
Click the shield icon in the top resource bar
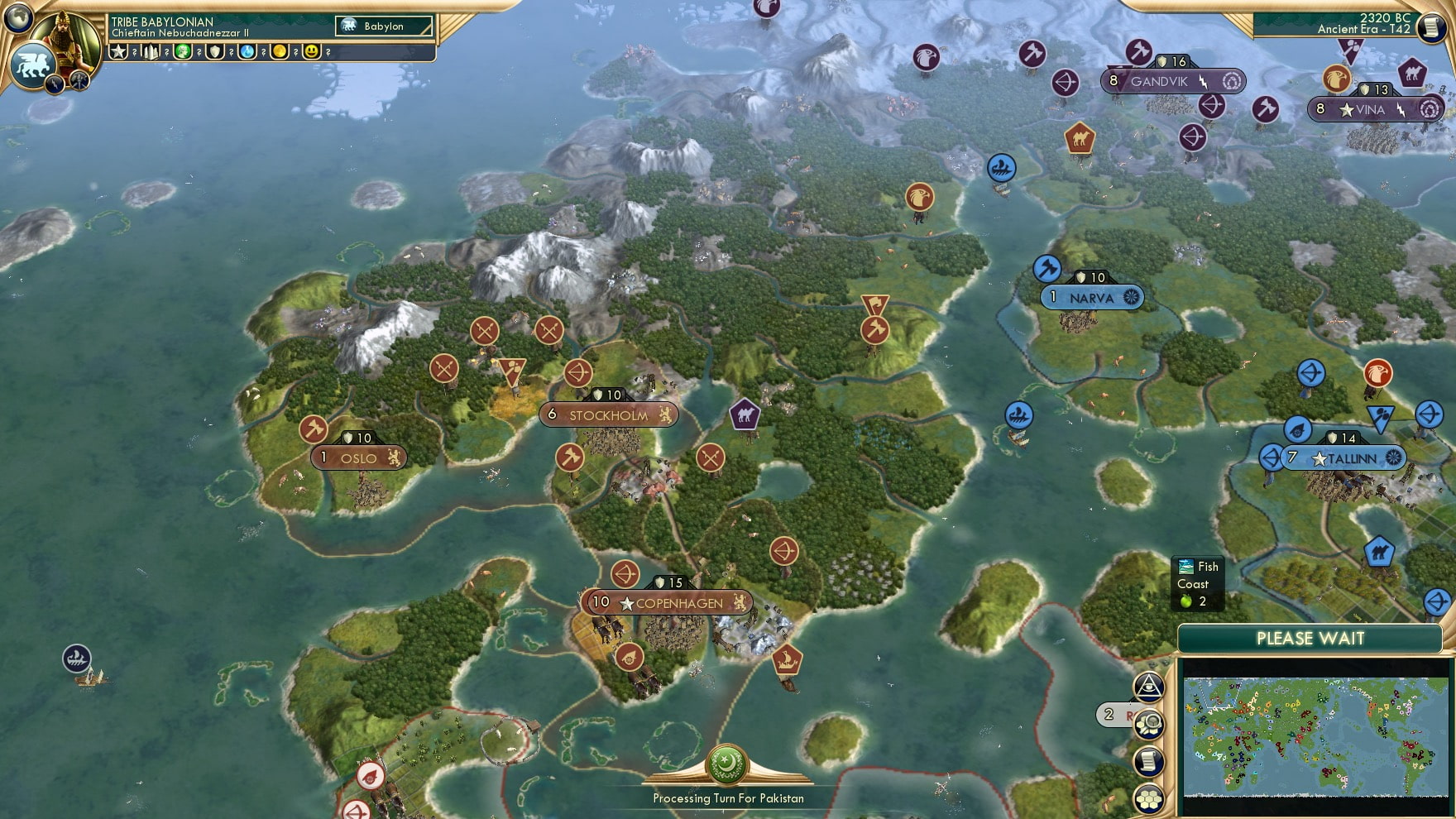coord(215,54)
